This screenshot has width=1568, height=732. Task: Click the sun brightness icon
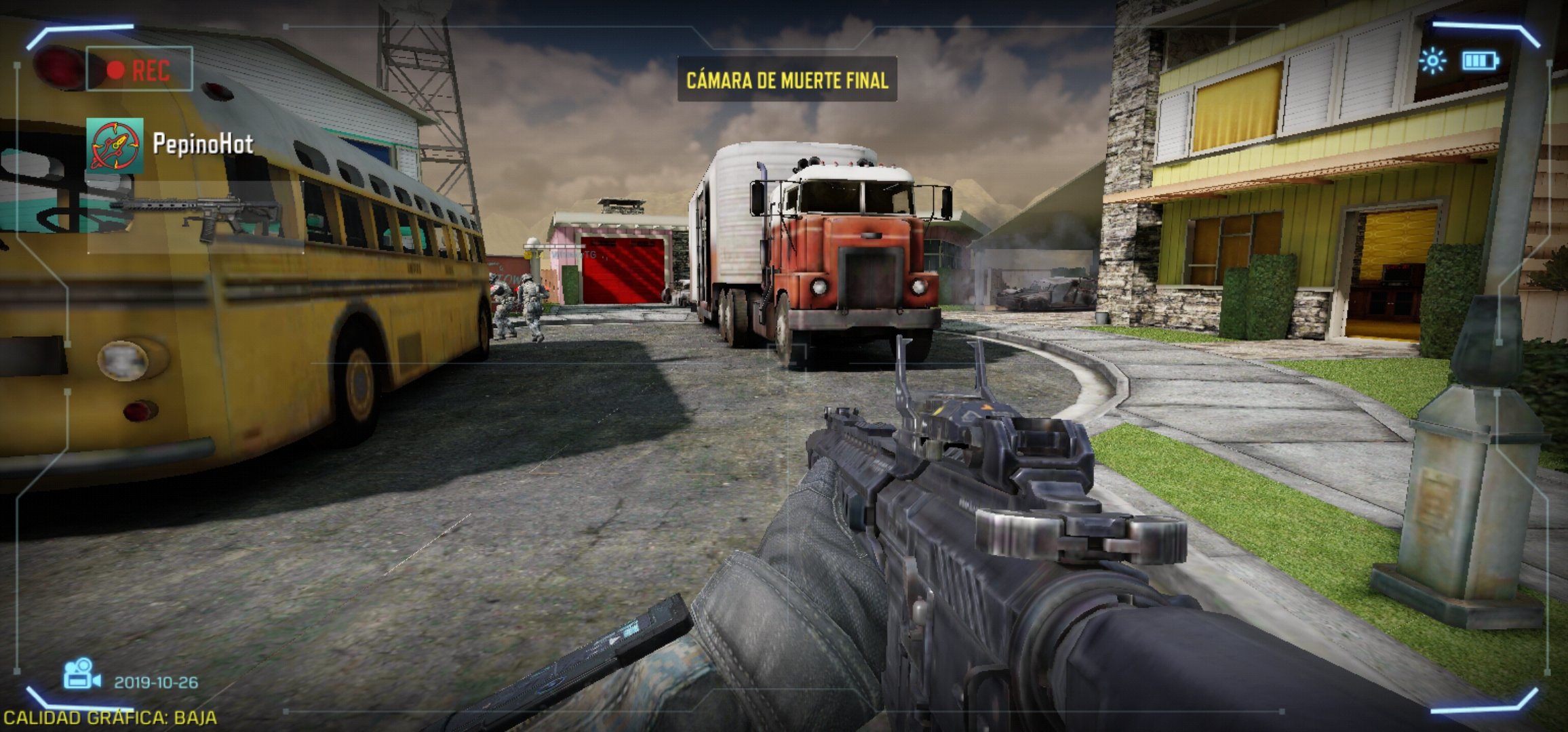1432,62
